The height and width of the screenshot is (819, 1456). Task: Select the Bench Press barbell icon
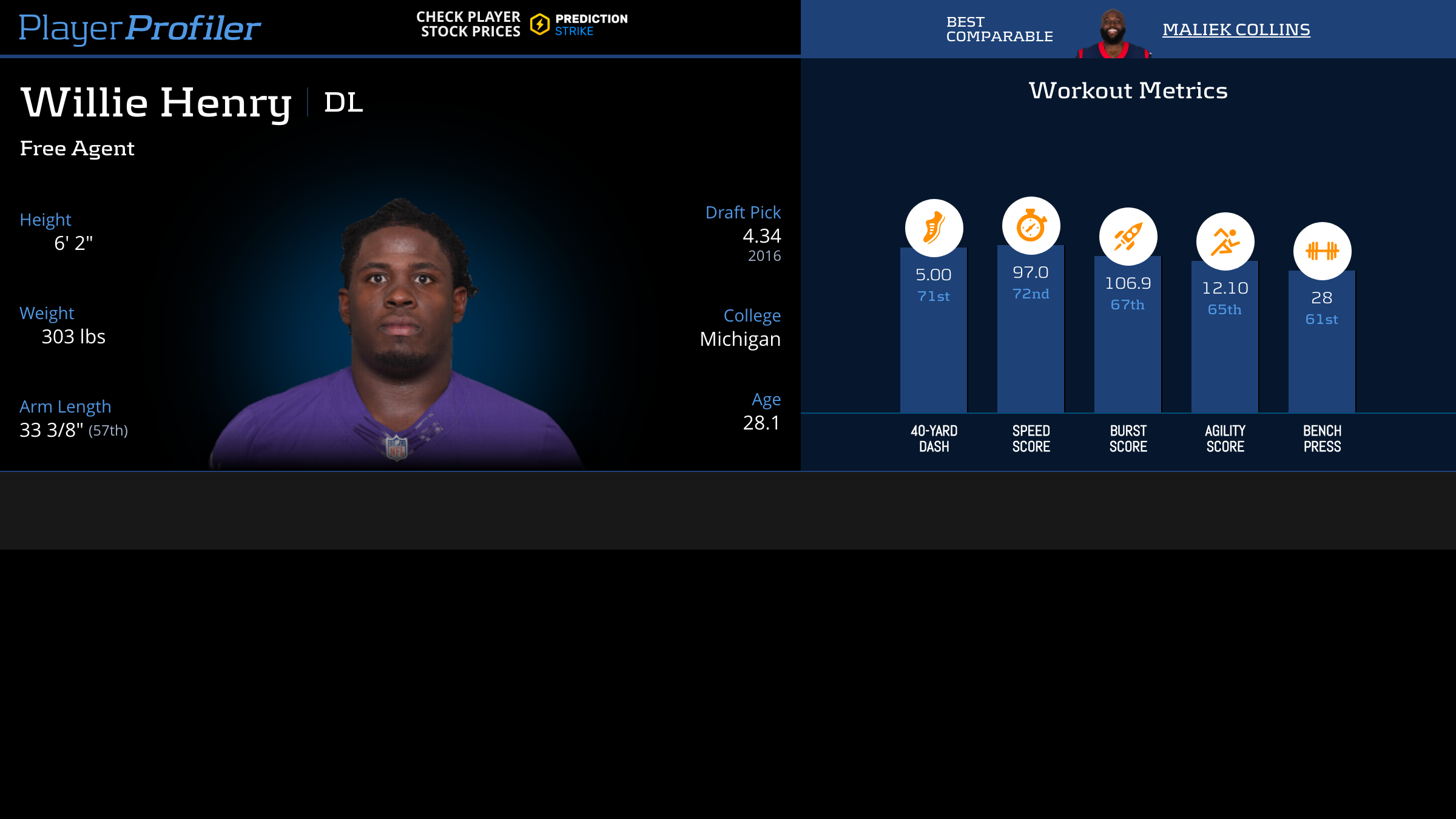pyautogui.click(x=1322, y=251)
